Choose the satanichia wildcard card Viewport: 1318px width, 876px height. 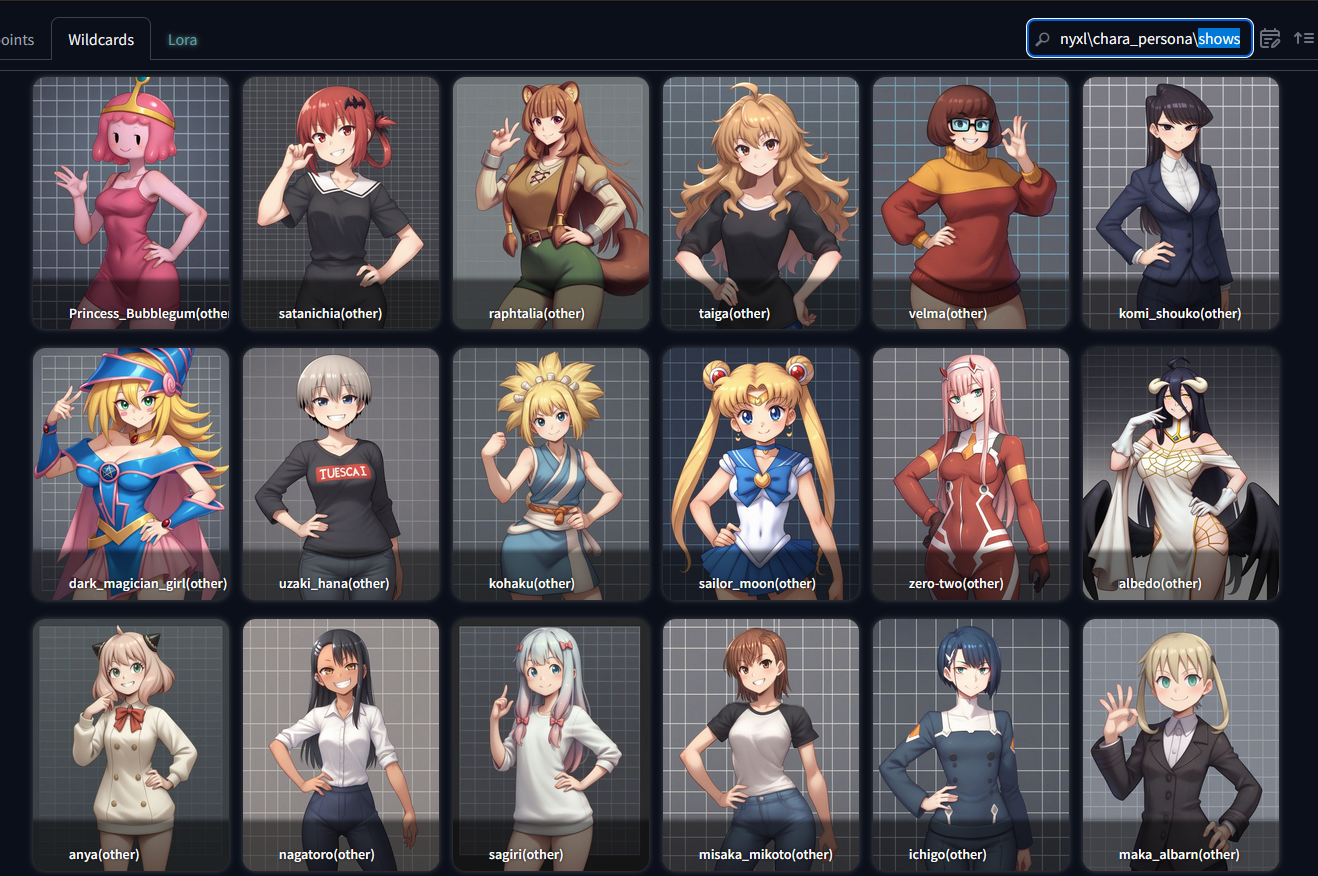341,203
